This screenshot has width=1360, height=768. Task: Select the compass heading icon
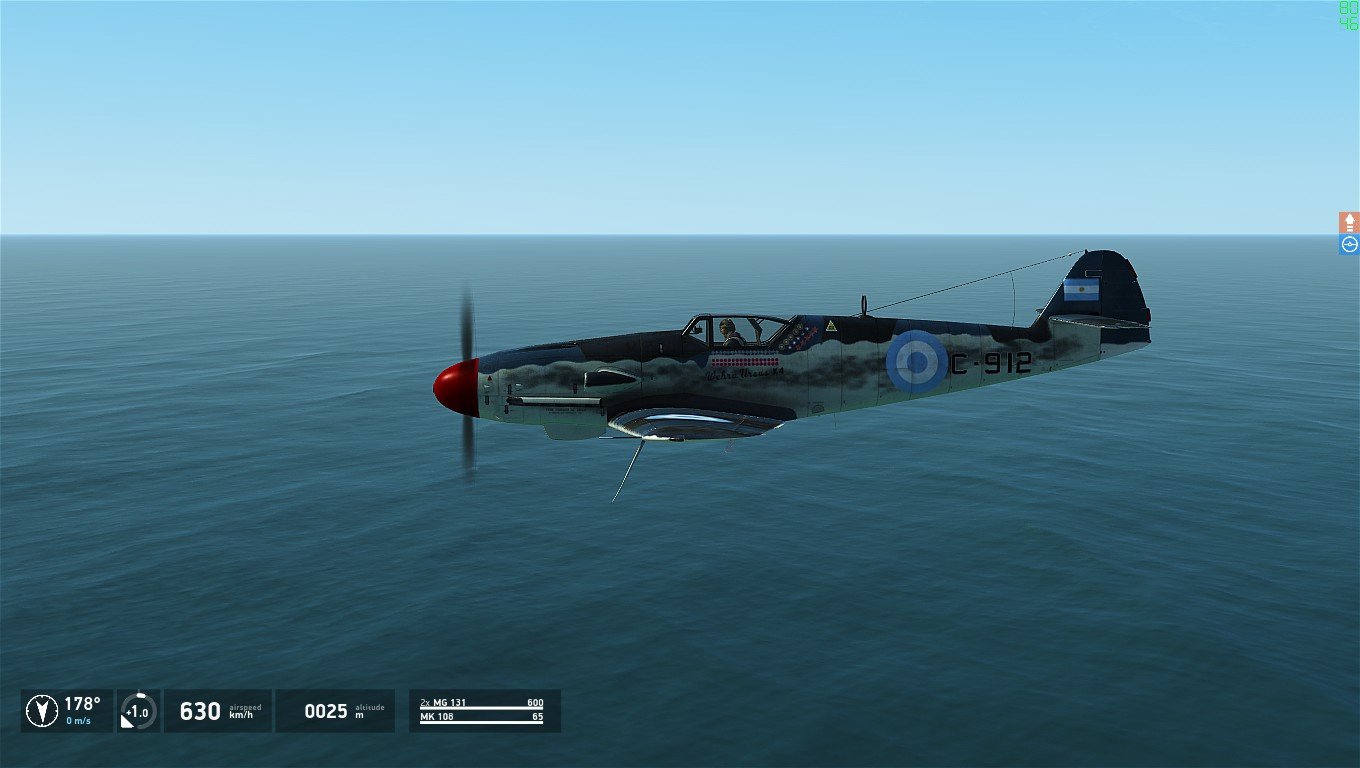pos(41,710)
